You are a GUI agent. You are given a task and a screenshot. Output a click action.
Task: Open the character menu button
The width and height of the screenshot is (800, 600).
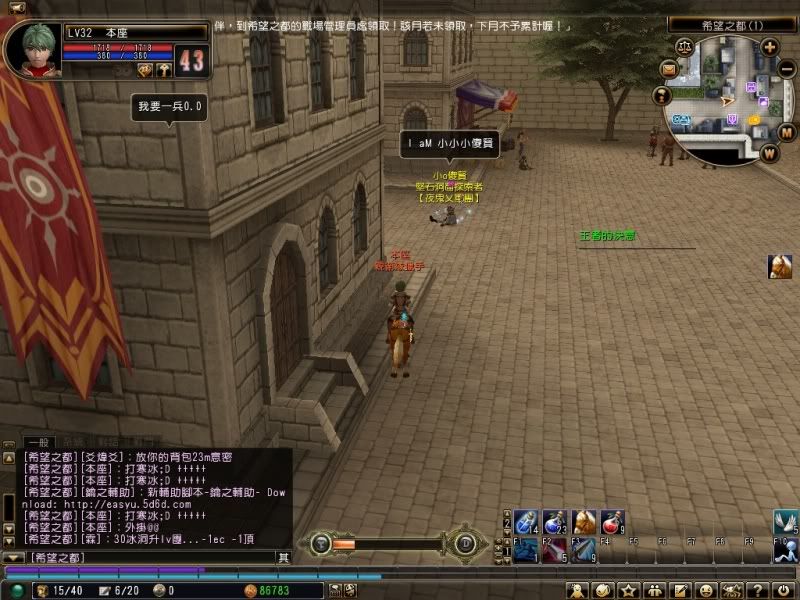[x=576, y=590]
